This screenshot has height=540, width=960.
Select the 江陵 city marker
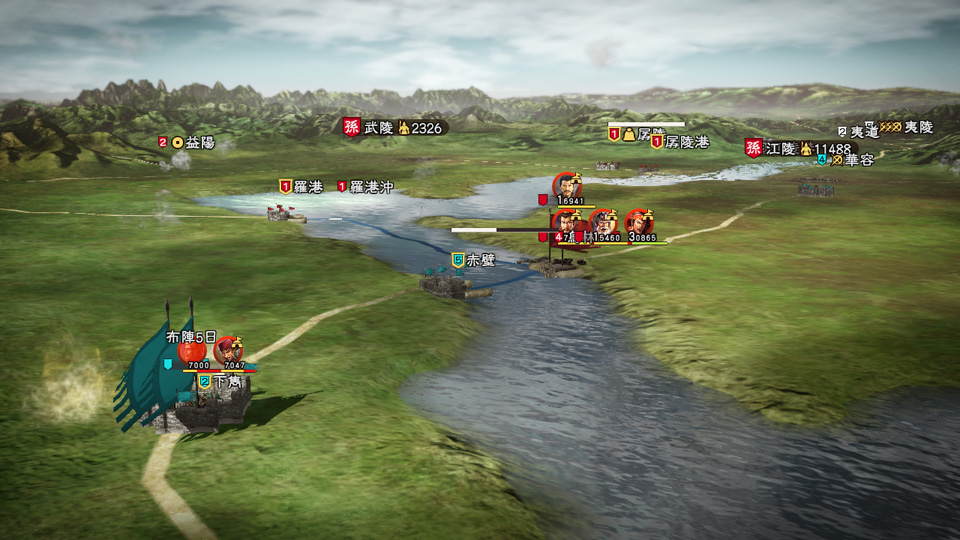coord(781,148)
